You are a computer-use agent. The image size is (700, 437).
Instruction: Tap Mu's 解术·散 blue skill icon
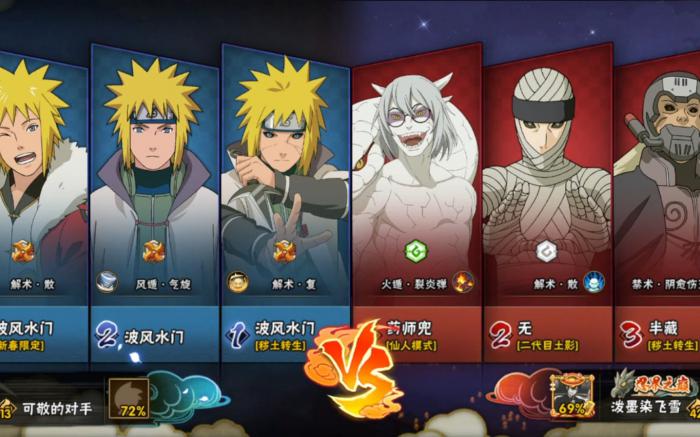pyautogui.click(x=592, y=282)
